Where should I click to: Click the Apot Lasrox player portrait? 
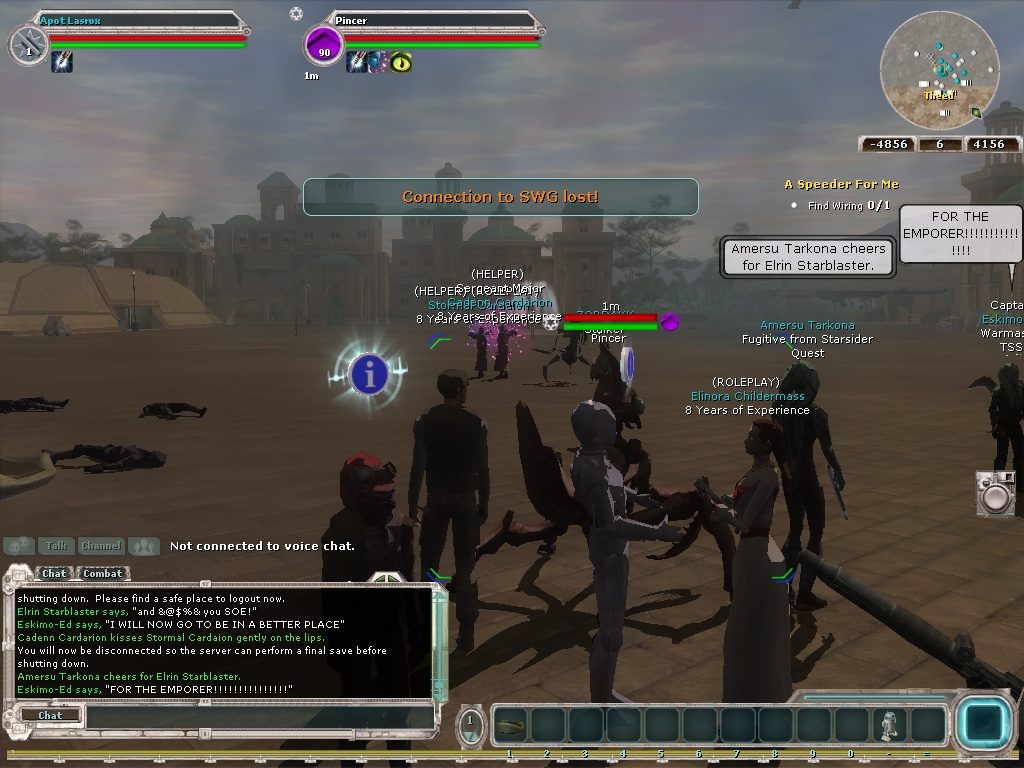tap(29, 46)
